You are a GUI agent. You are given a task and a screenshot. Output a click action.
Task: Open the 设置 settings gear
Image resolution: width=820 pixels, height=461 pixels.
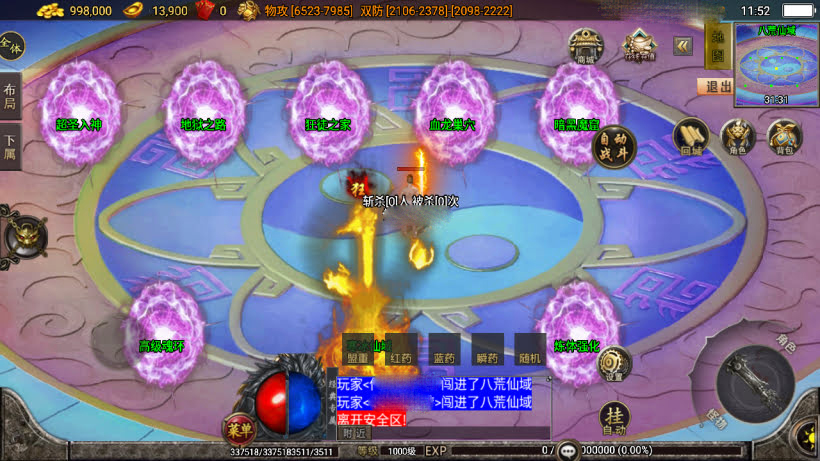pos(613,364)
